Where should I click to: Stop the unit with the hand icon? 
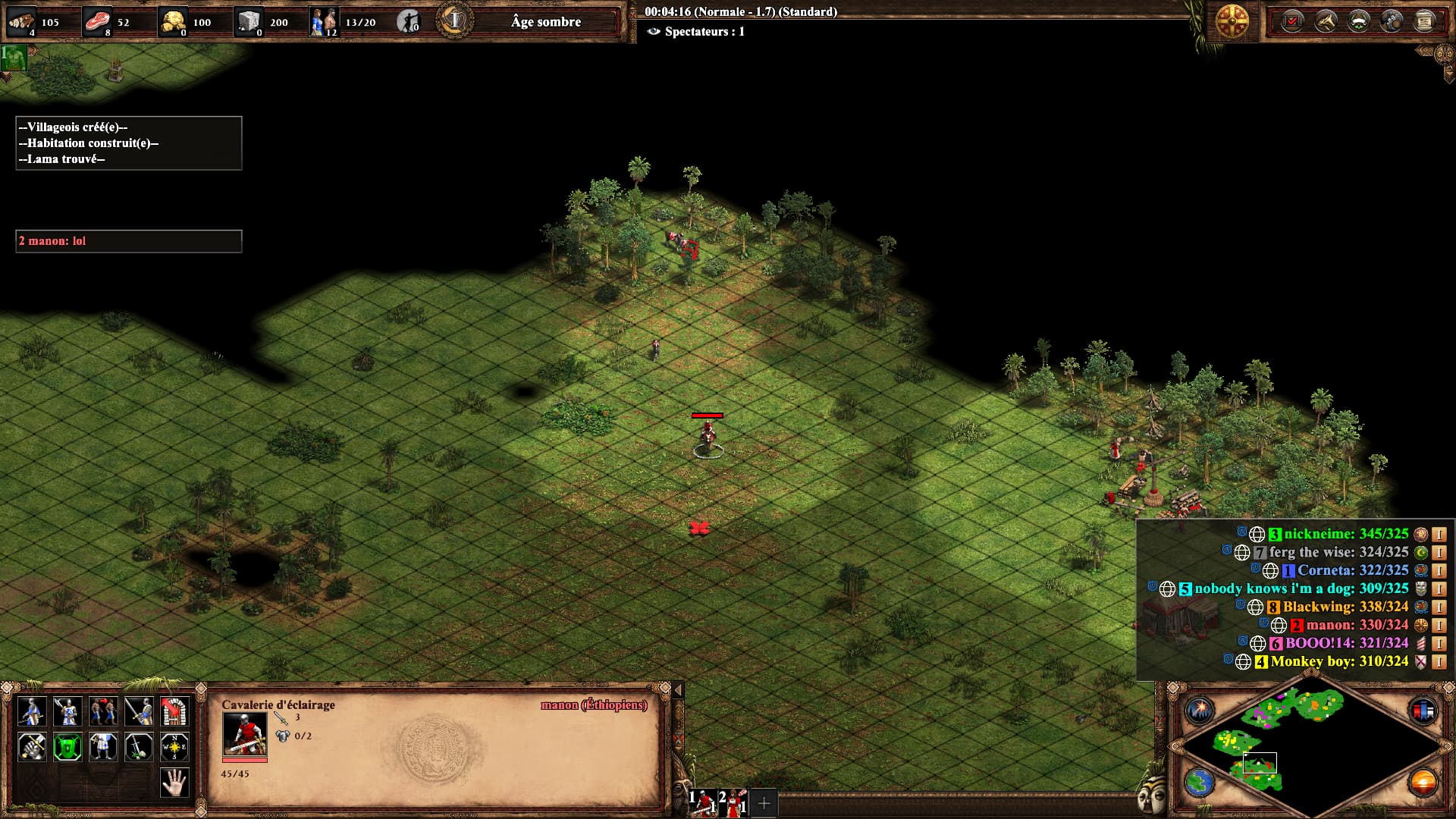point(174,783)
